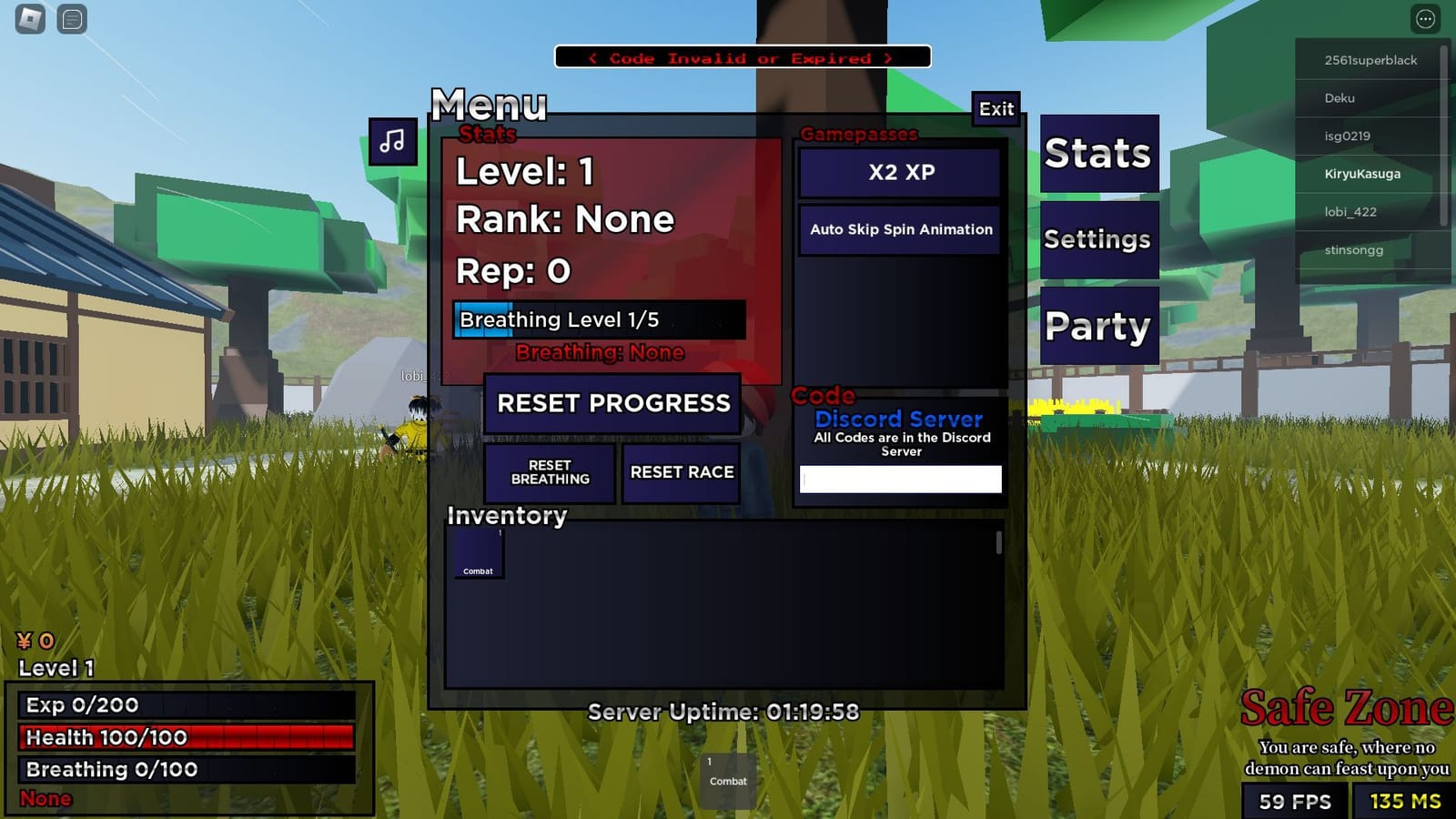The height and width of the screenshot is (819, 1456).
Task: Toggle Auto Skip Spin Animation
Action: [x=899, y=229]
